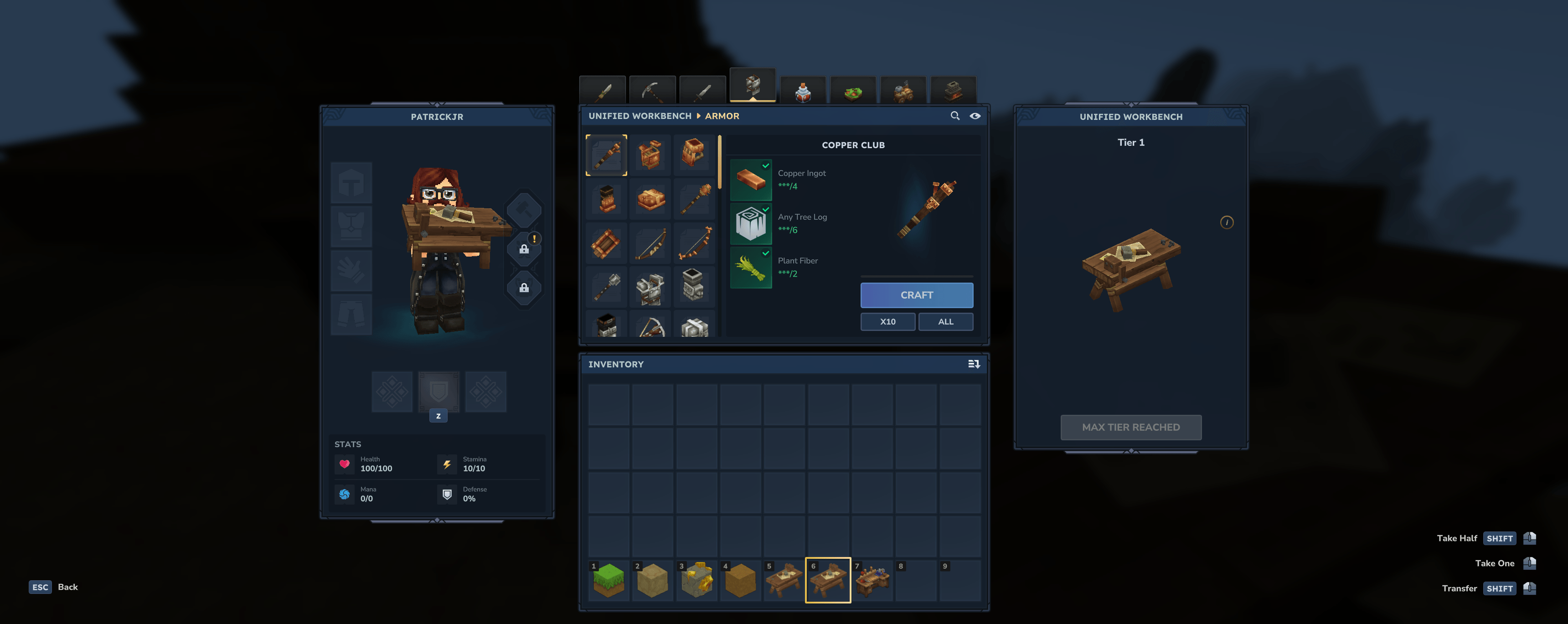
Task: Select the grass-and-mushroom block category tab
Action: pos(853,91)
